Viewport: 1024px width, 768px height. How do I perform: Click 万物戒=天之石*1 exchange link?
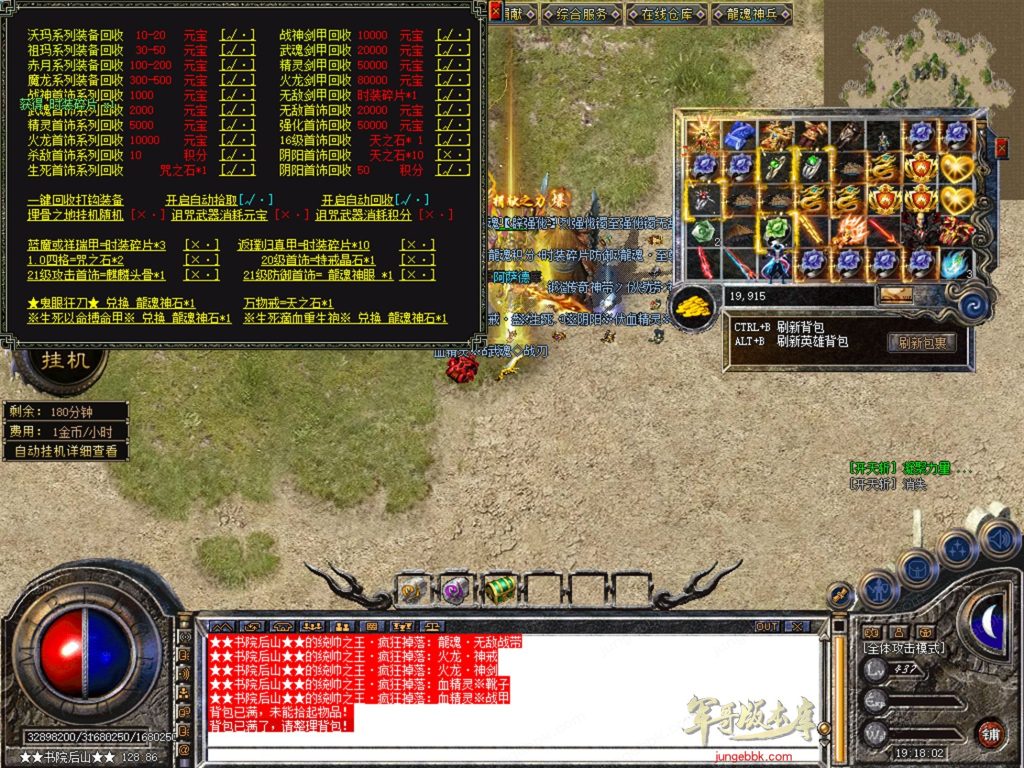point(288,303)
